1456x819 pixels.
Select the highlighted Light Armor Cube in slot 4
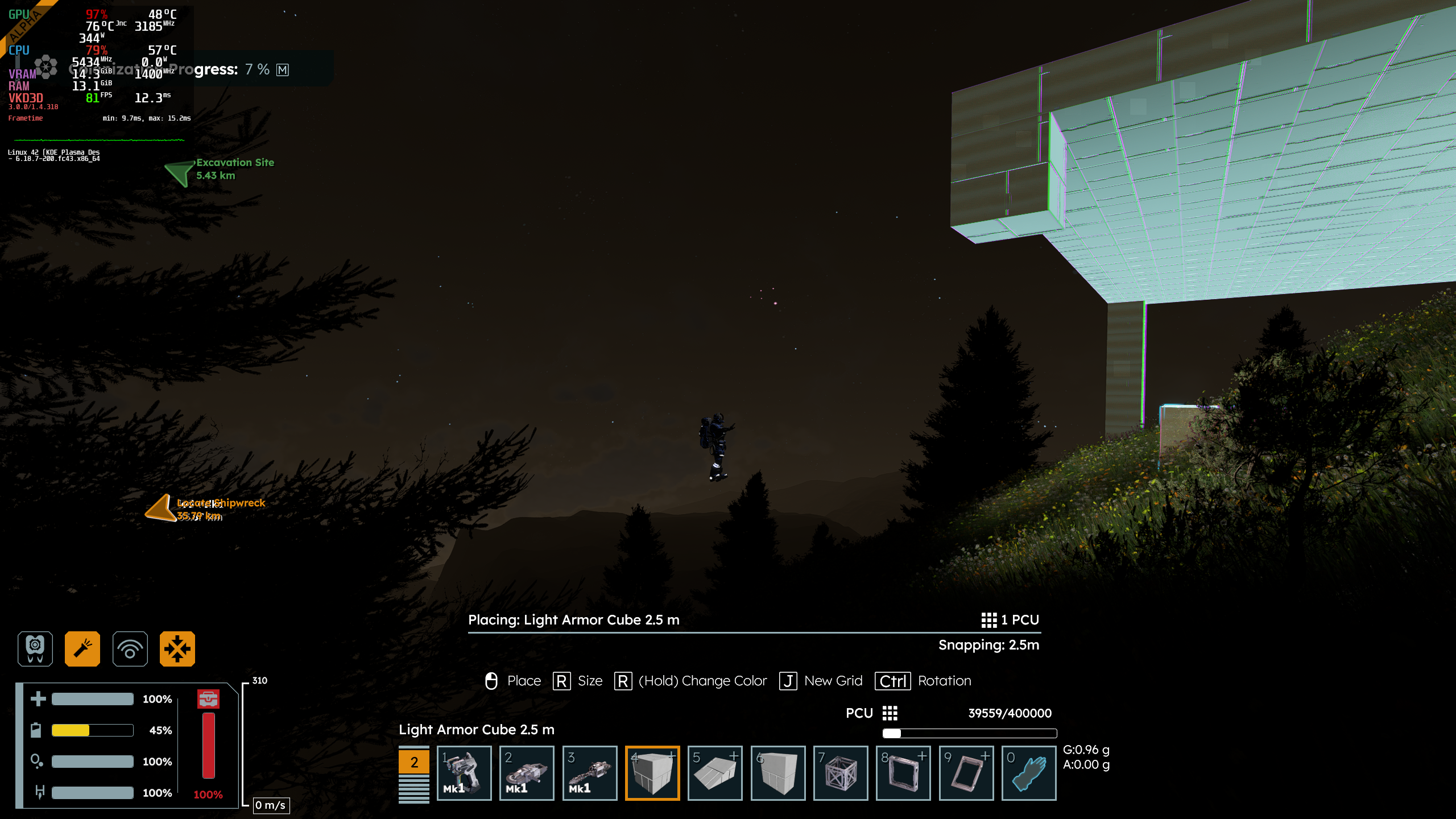[x=652, y=772]
